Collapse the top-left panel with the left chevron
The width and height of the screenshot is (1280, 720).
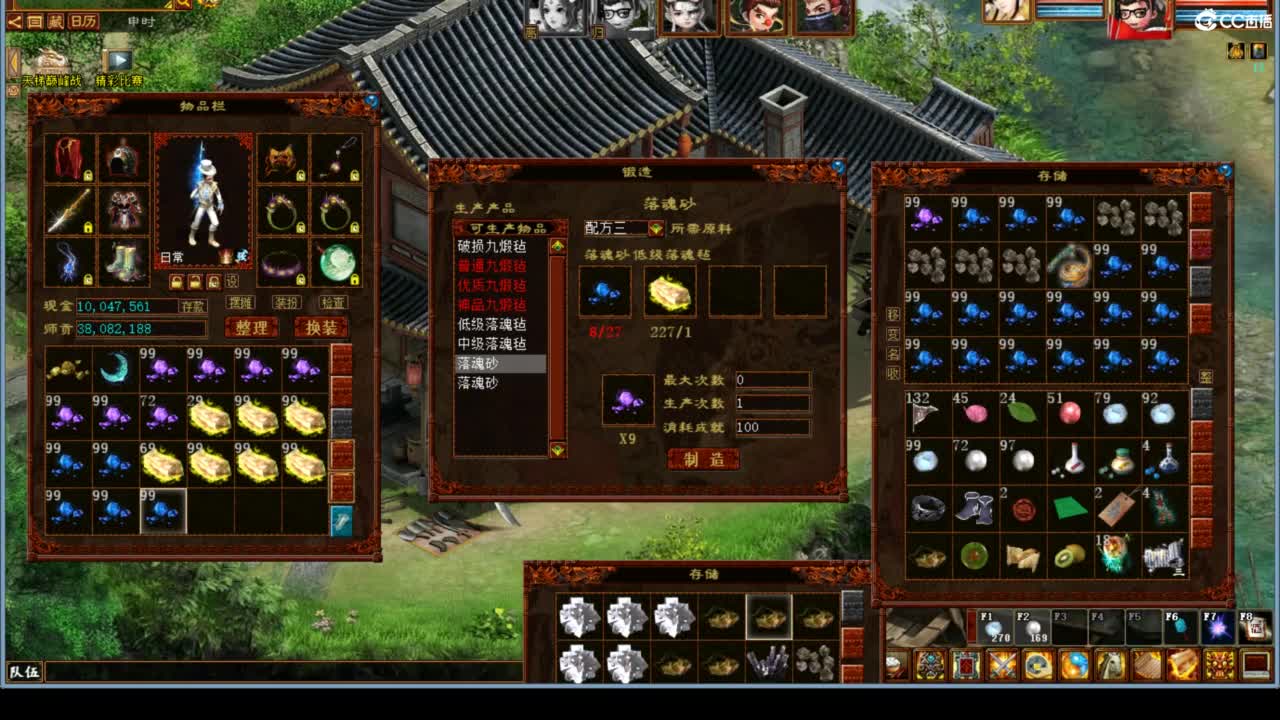[15, 22]
